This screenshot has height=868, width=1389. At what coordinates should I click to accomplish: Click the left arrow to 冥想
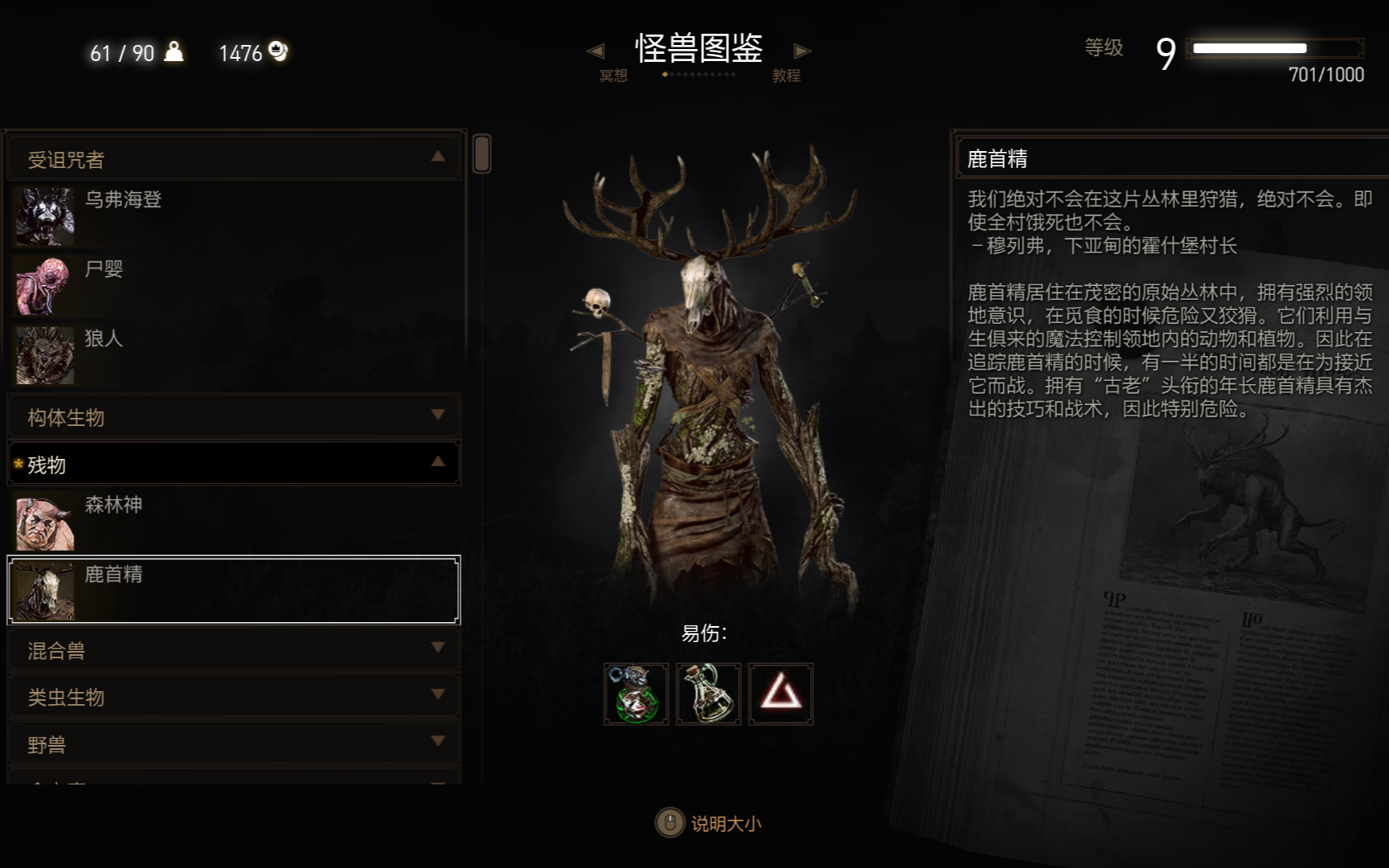click(596, 51)
